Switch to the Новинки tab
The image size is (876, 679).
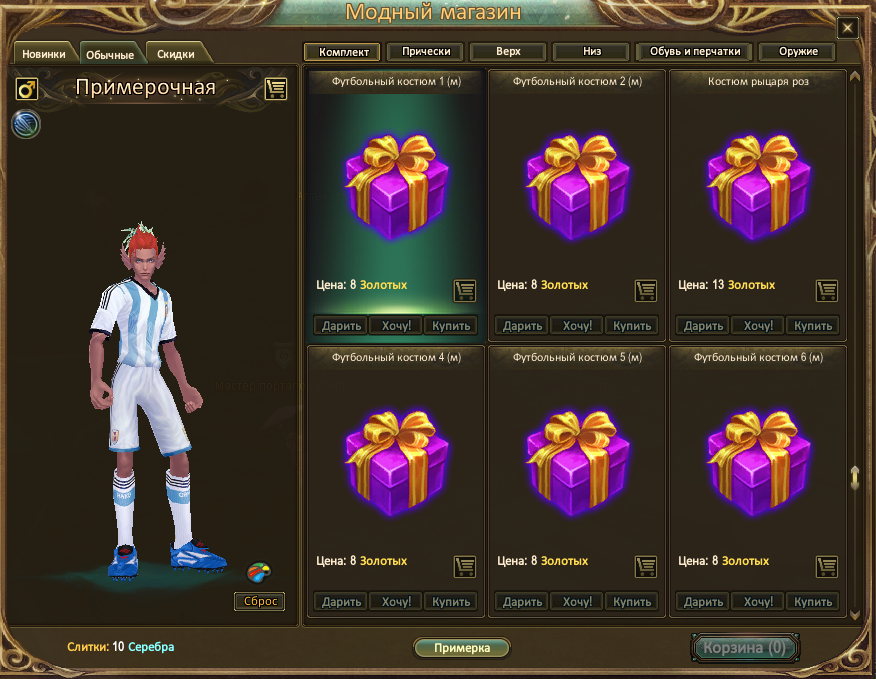[x=44, y=54]
